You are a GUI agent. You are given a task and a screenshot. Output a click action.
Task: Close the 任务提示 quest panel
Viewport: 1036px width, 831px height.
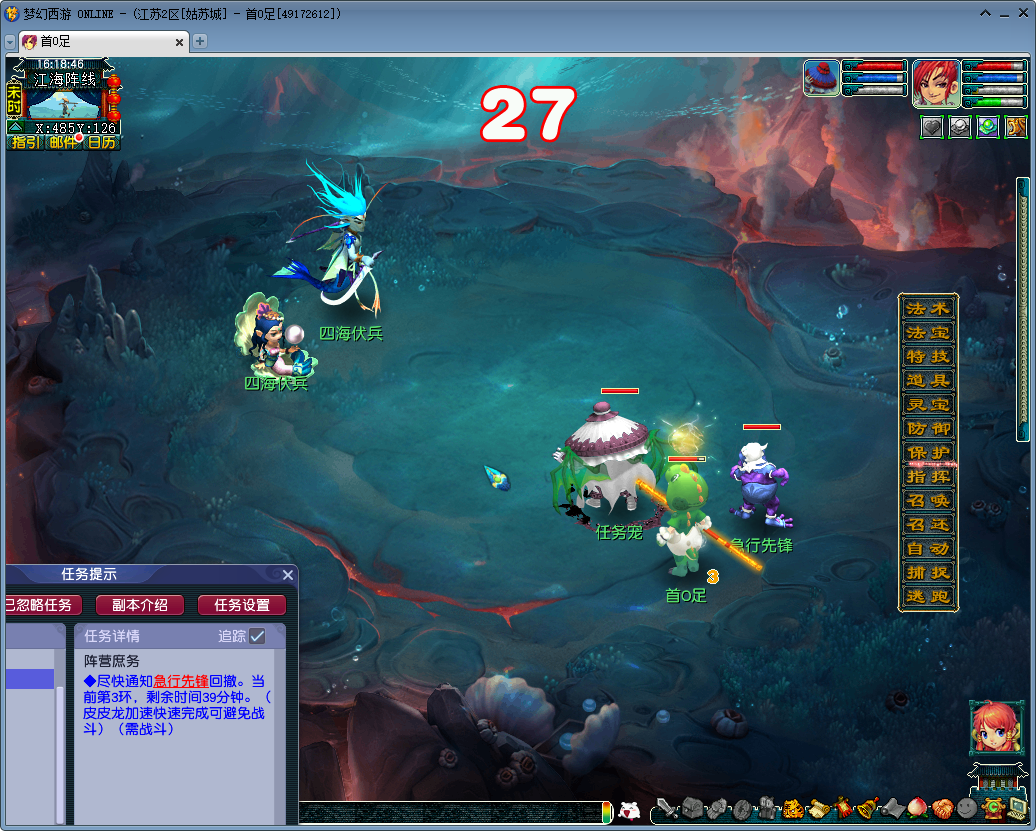coord(288,575)
